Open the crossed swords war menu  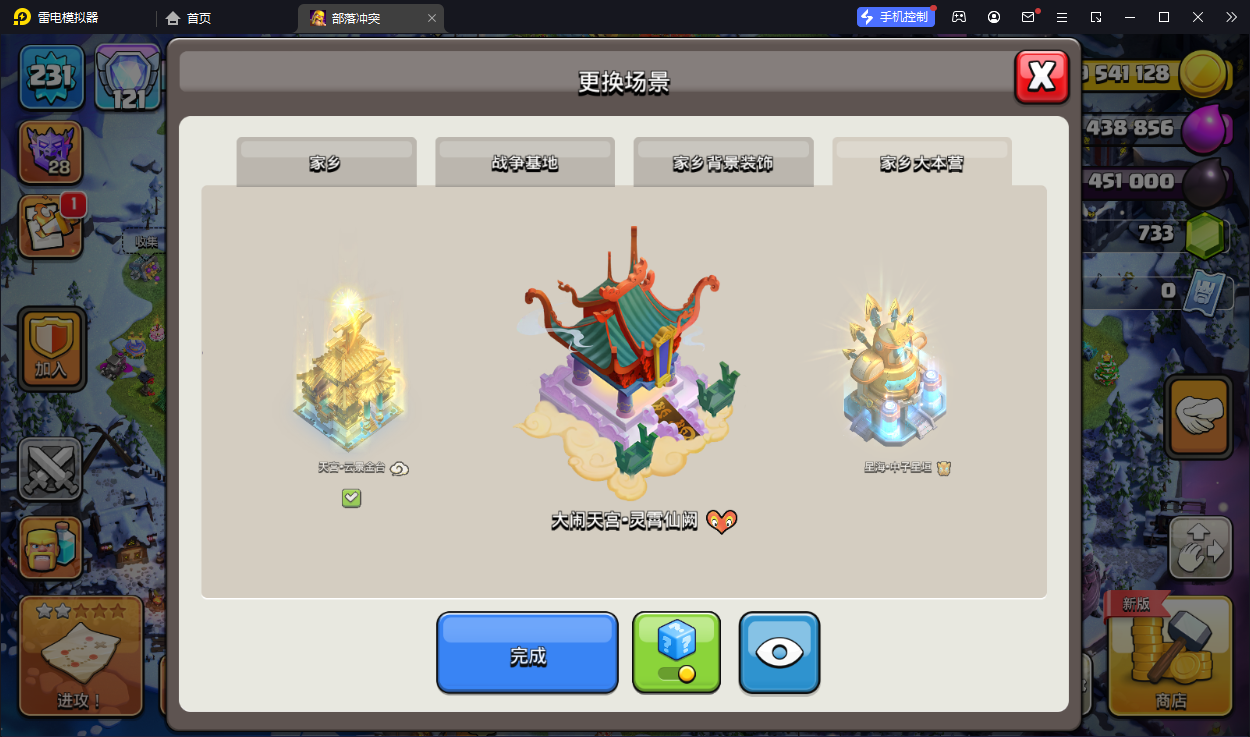coord(50,468)
